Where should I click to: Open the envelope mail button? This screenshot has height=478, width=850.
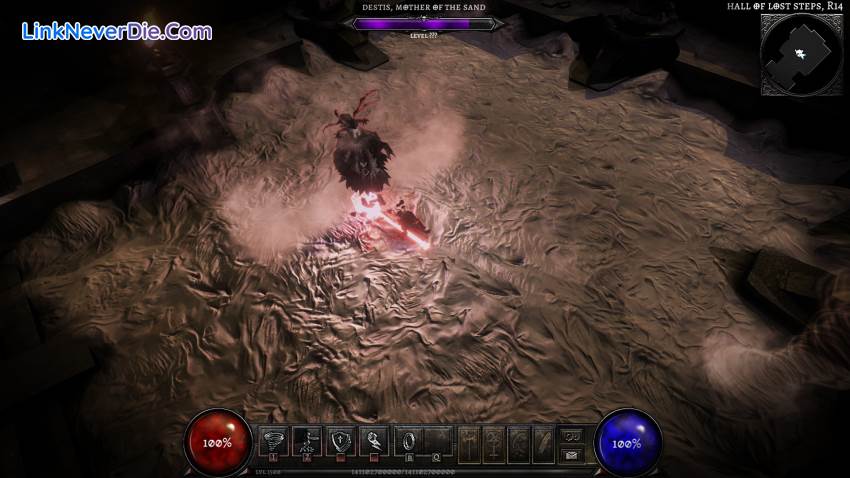[572, 455]
